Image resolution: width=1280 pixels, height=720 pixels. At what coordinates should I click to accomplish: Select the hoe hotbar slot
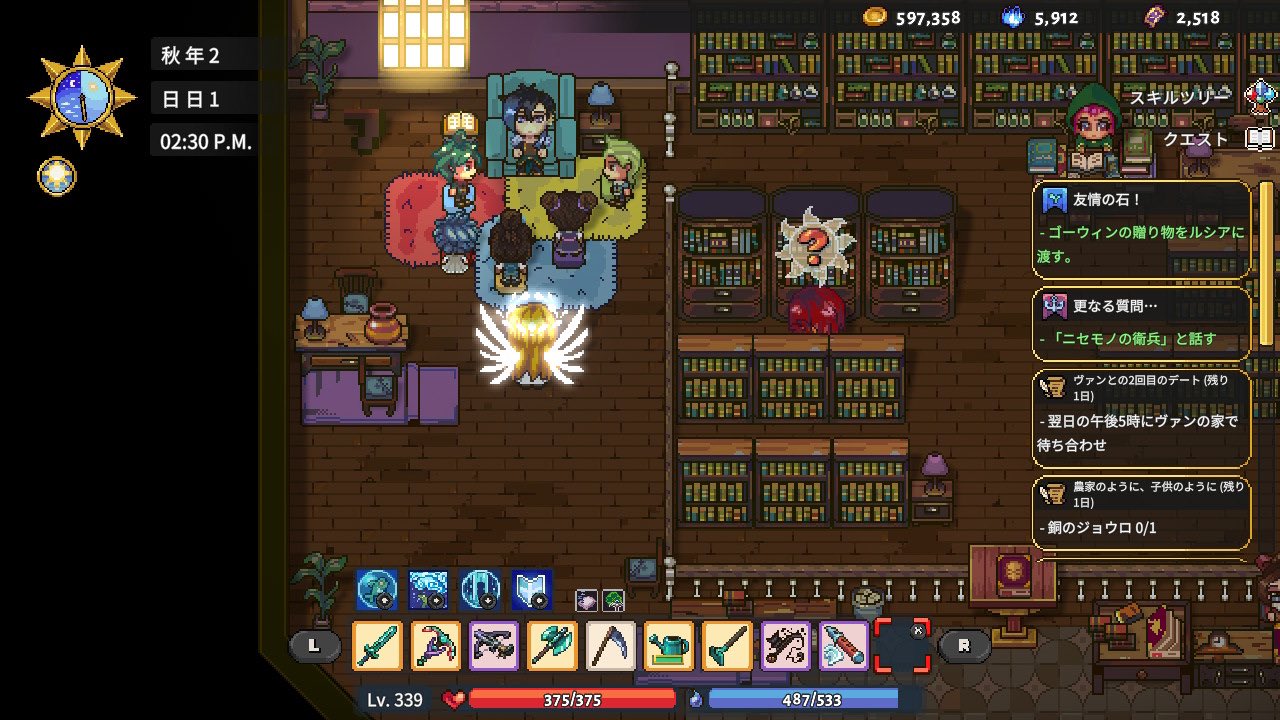(727, 645)
